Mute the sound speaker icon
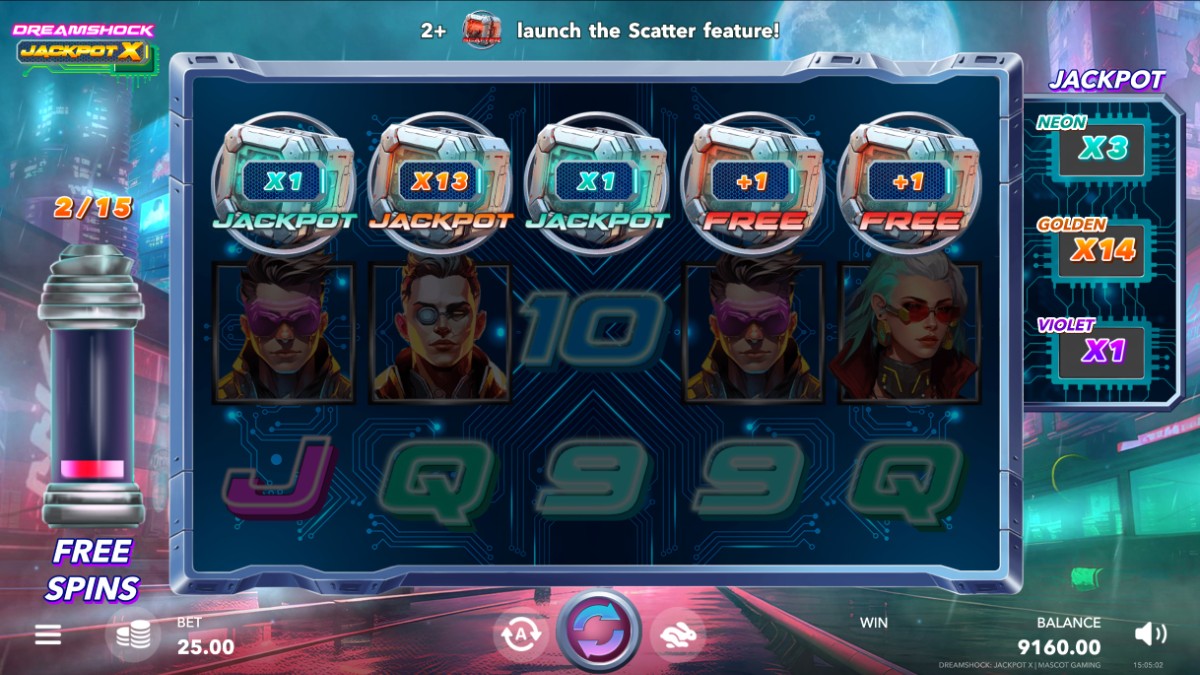The height and width of the screenshot is (675, 1200). click(x=1151, y=633)
